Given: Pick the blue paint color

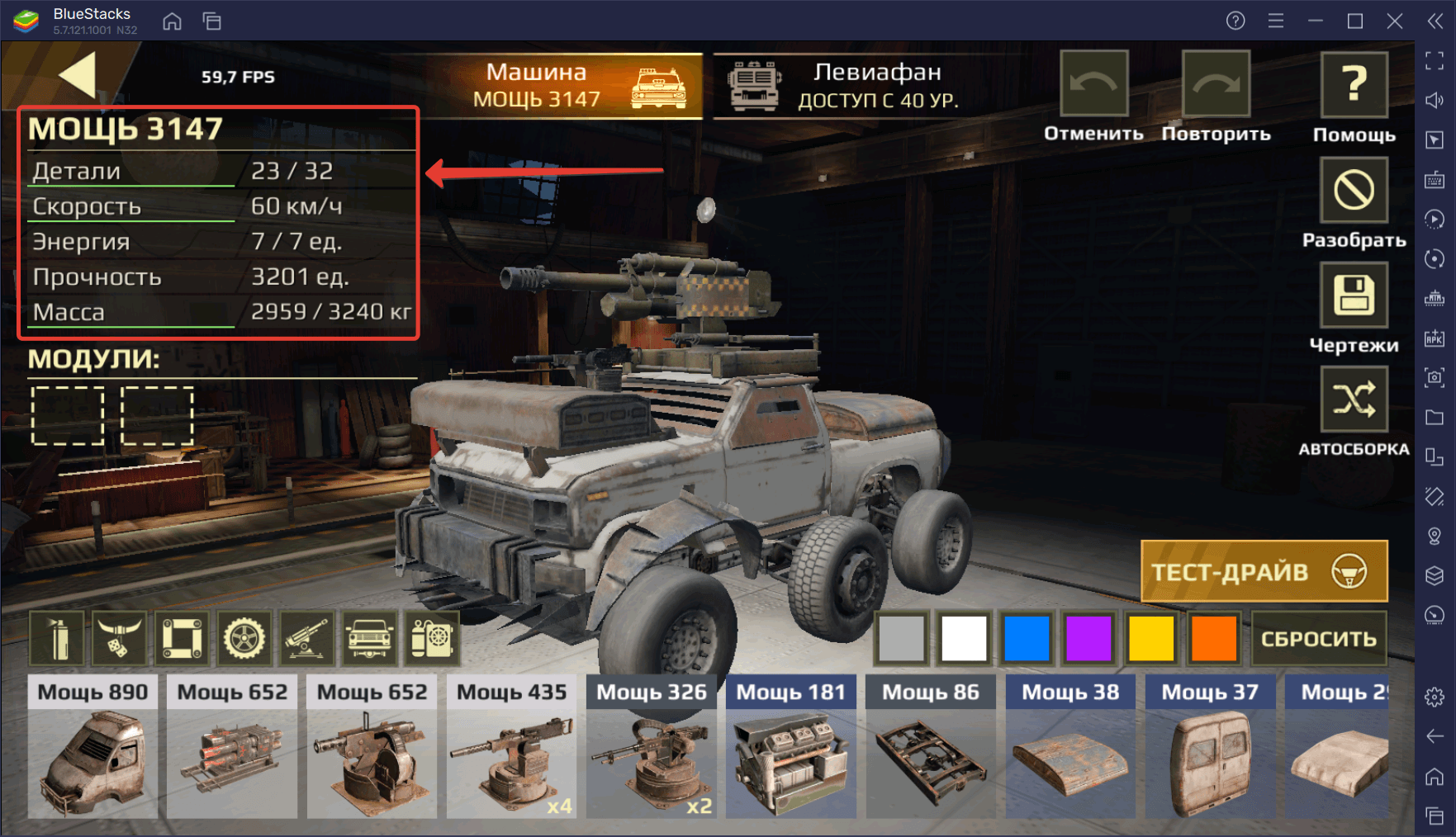Looking at the screenshot, I should 1027,638.
